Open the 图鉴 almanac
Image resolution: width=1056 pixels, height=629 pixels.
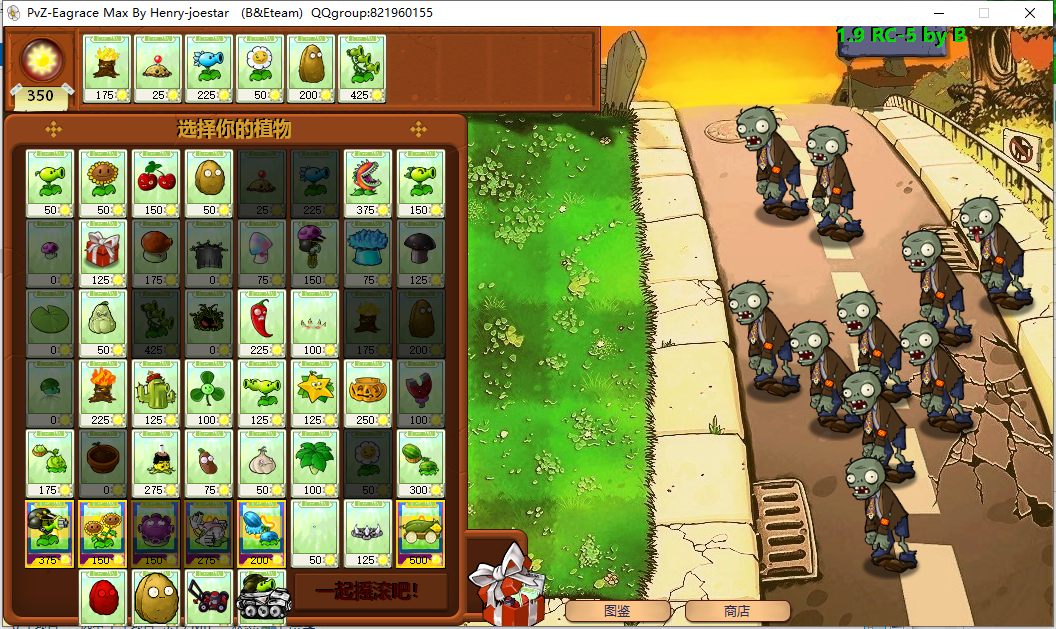(x=617, y=611)
